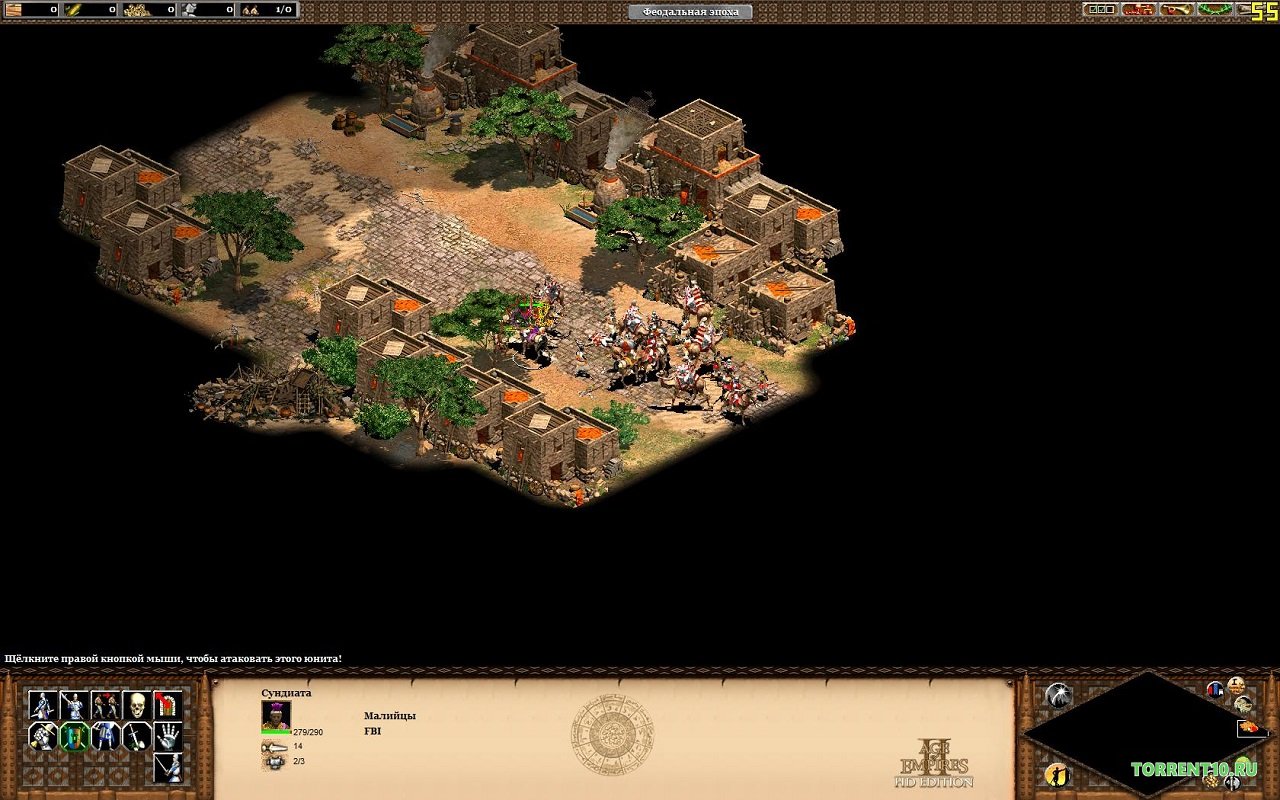Send a minimap flare signal
1280x800 pixels.
1058,694
